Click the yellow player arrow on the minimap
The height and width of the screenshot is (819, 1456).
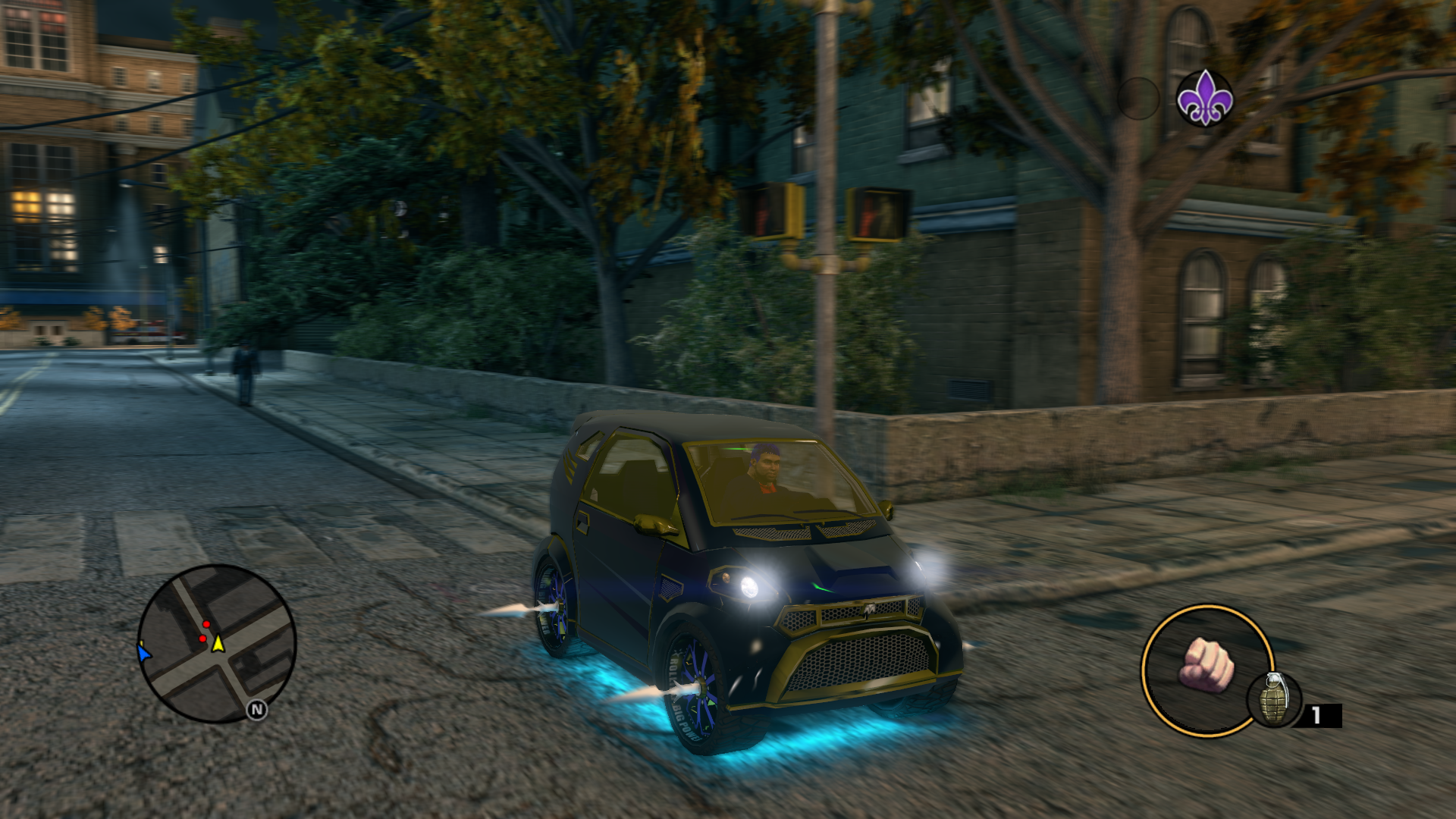[x=218, y=644]
